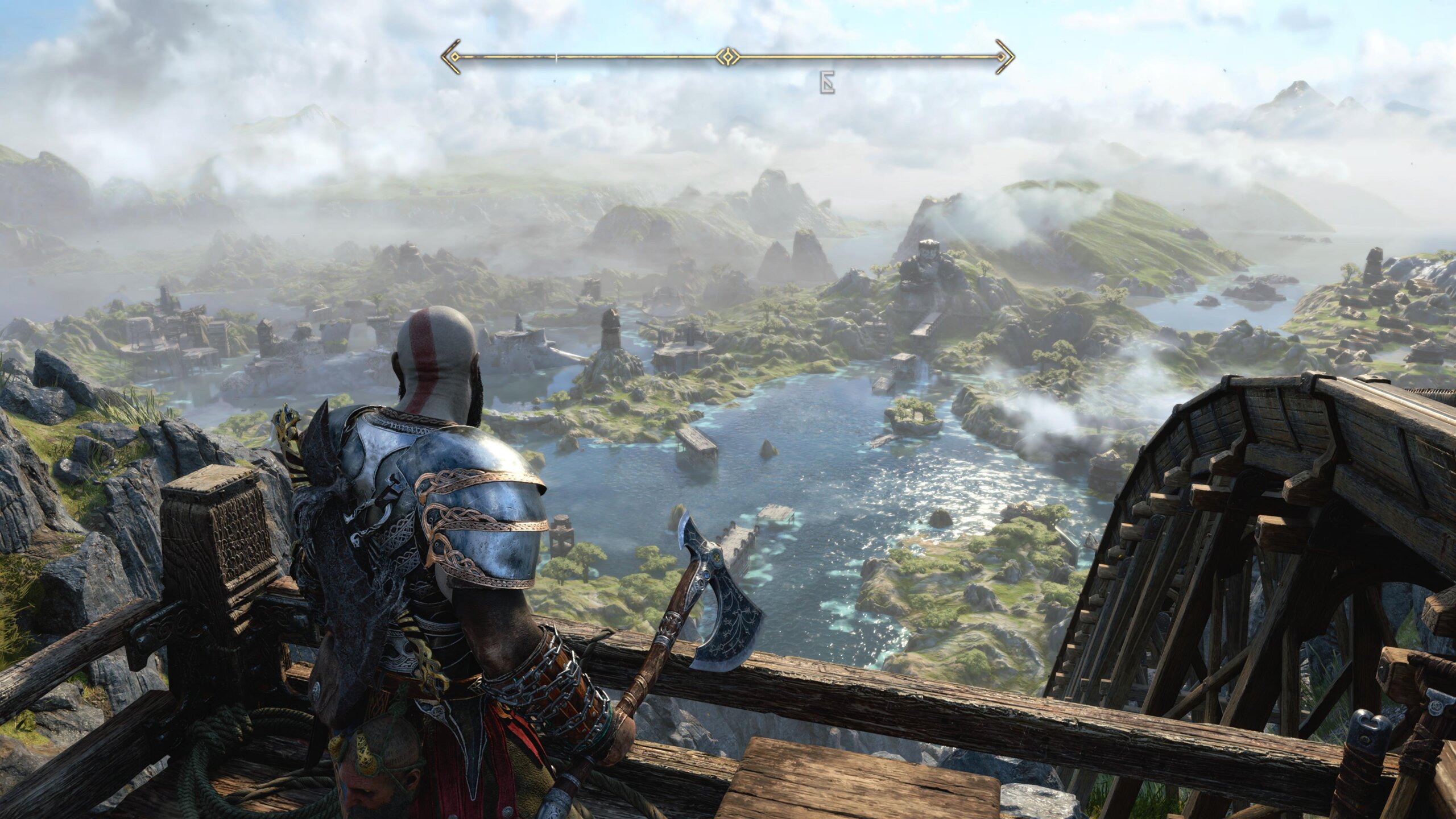This screenshot has width=1456, height=819.
Task: Click the compass bar's center diamond marker
Action: coord(727,56)
